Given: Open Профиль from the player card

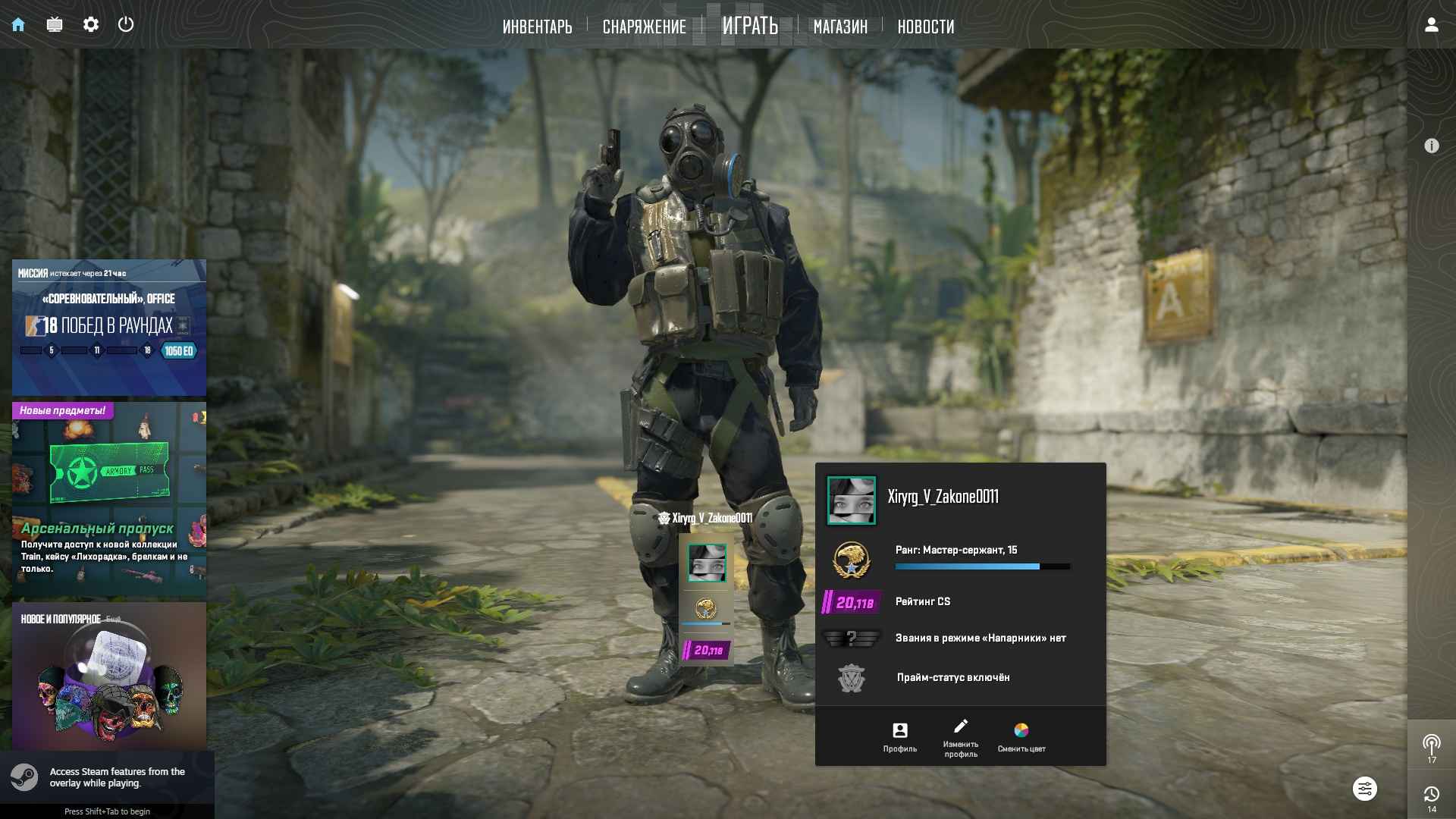Looking at the screenshot, I should pyautogui.click(x=899, y=736).
